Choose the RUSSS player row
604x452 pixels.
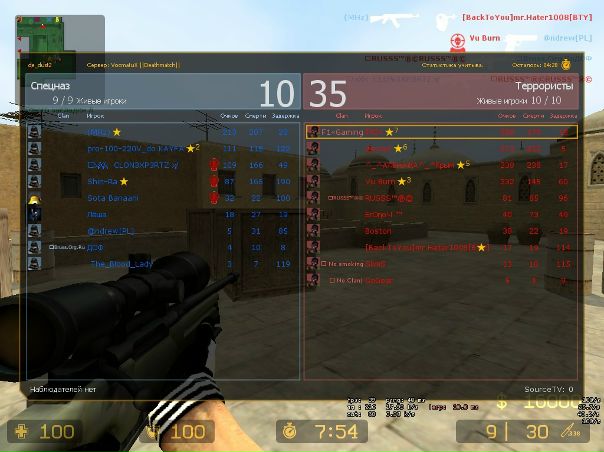(440, 198)
